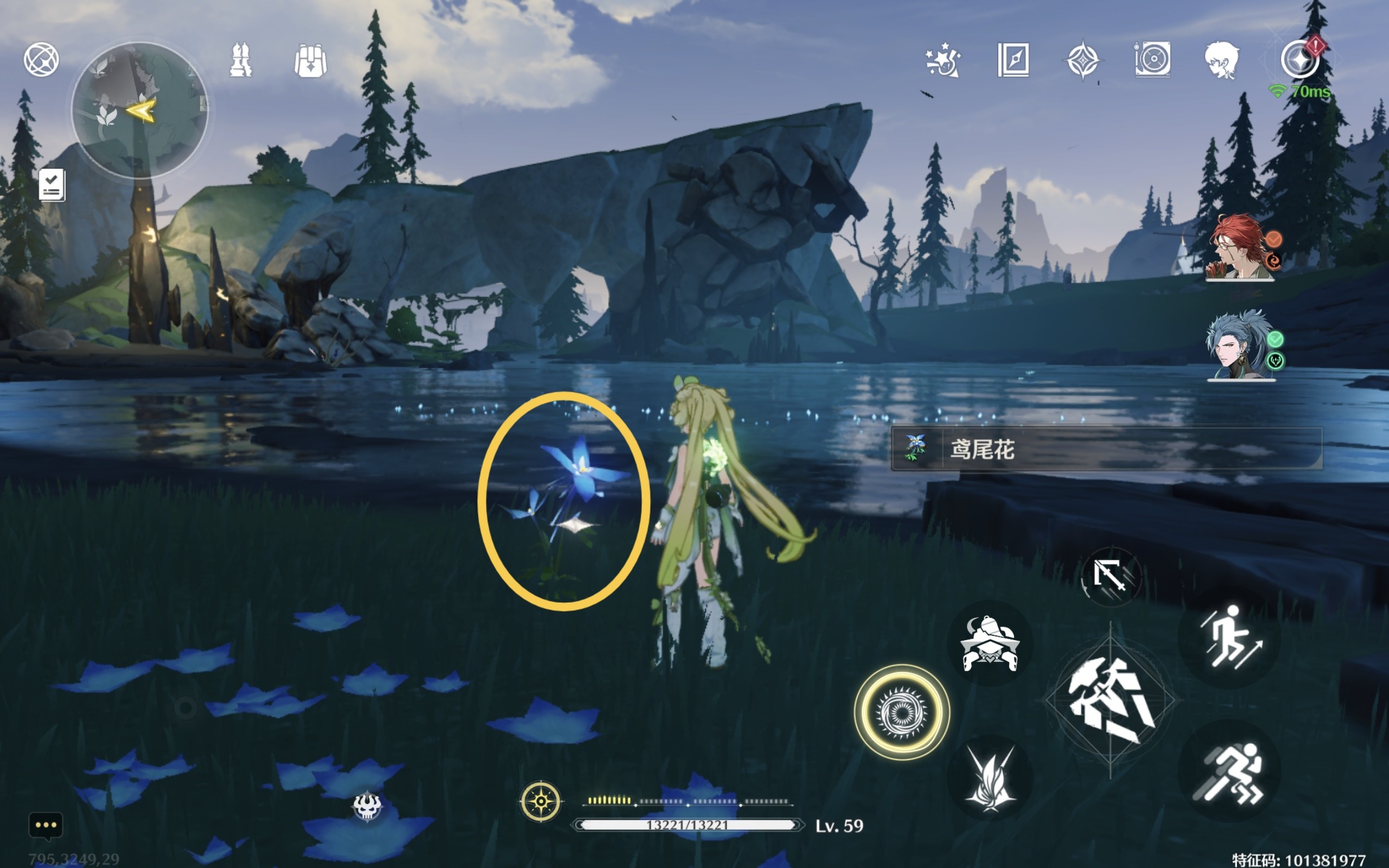The width and height of the screenshot is (1389, 868).
Task: Open the chat speech bubble
Action: (x=46, y=826)
